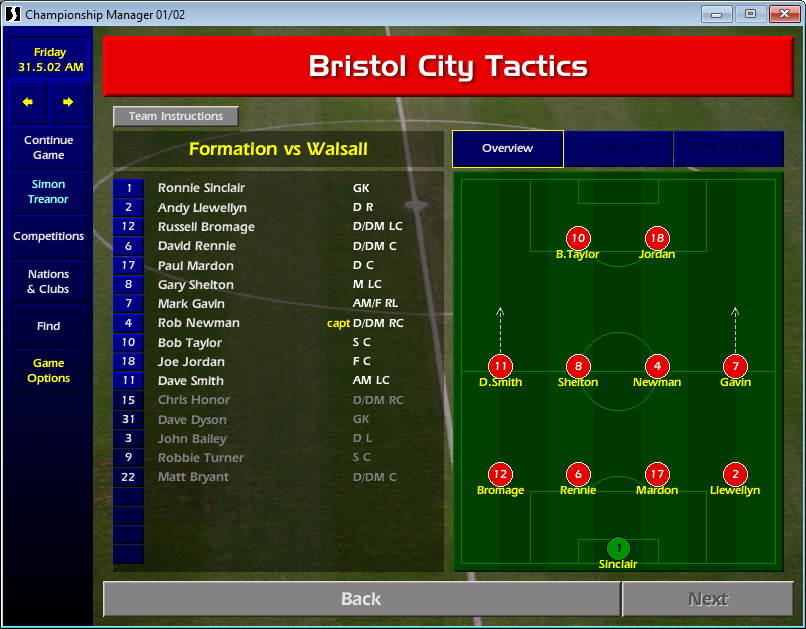Go forward with the right arrow
The height and width of the screenshot is (629, 806).
pos(68,102)
